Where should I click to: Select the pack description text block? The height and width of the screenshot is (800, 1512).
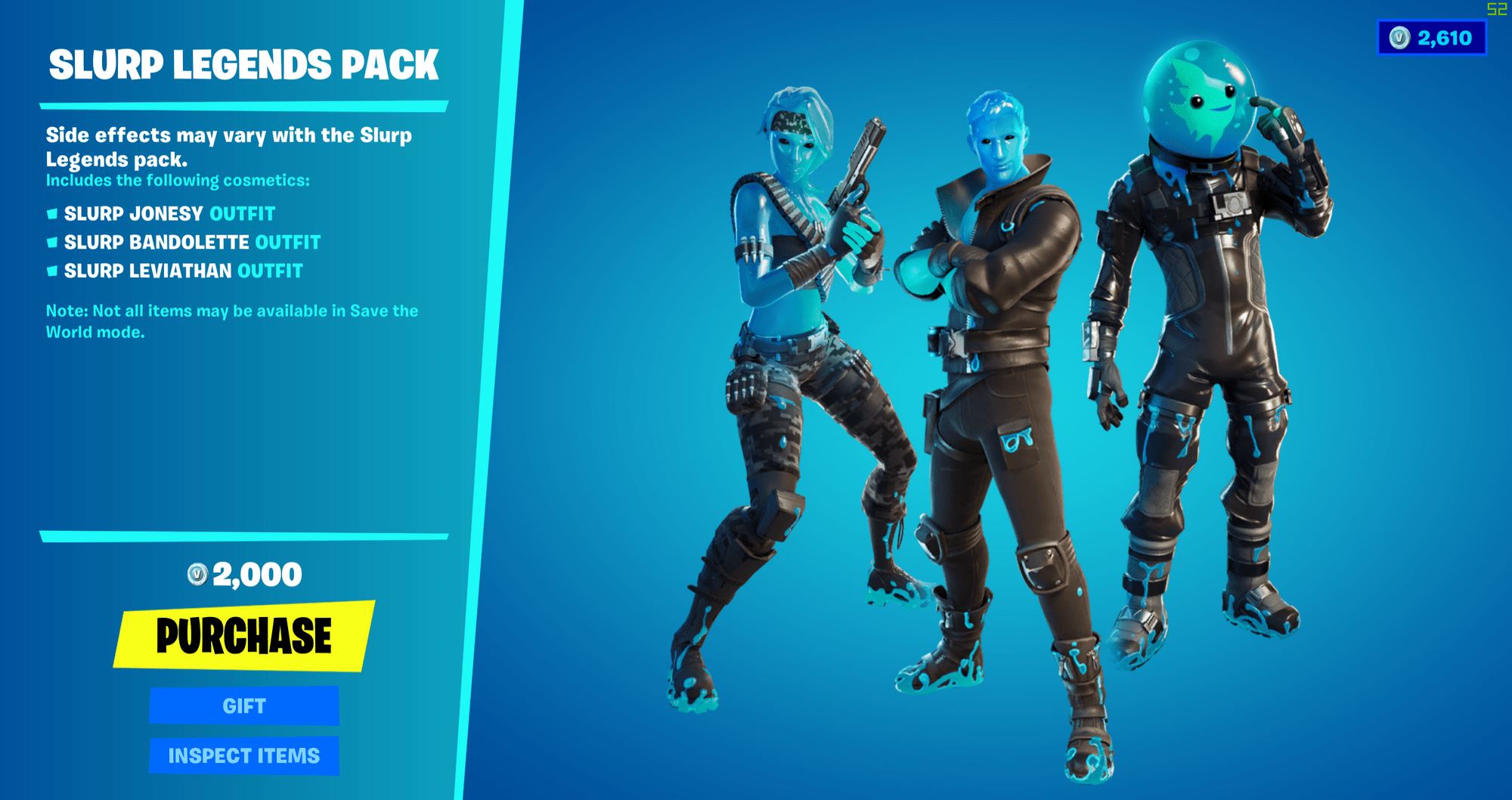228,147
